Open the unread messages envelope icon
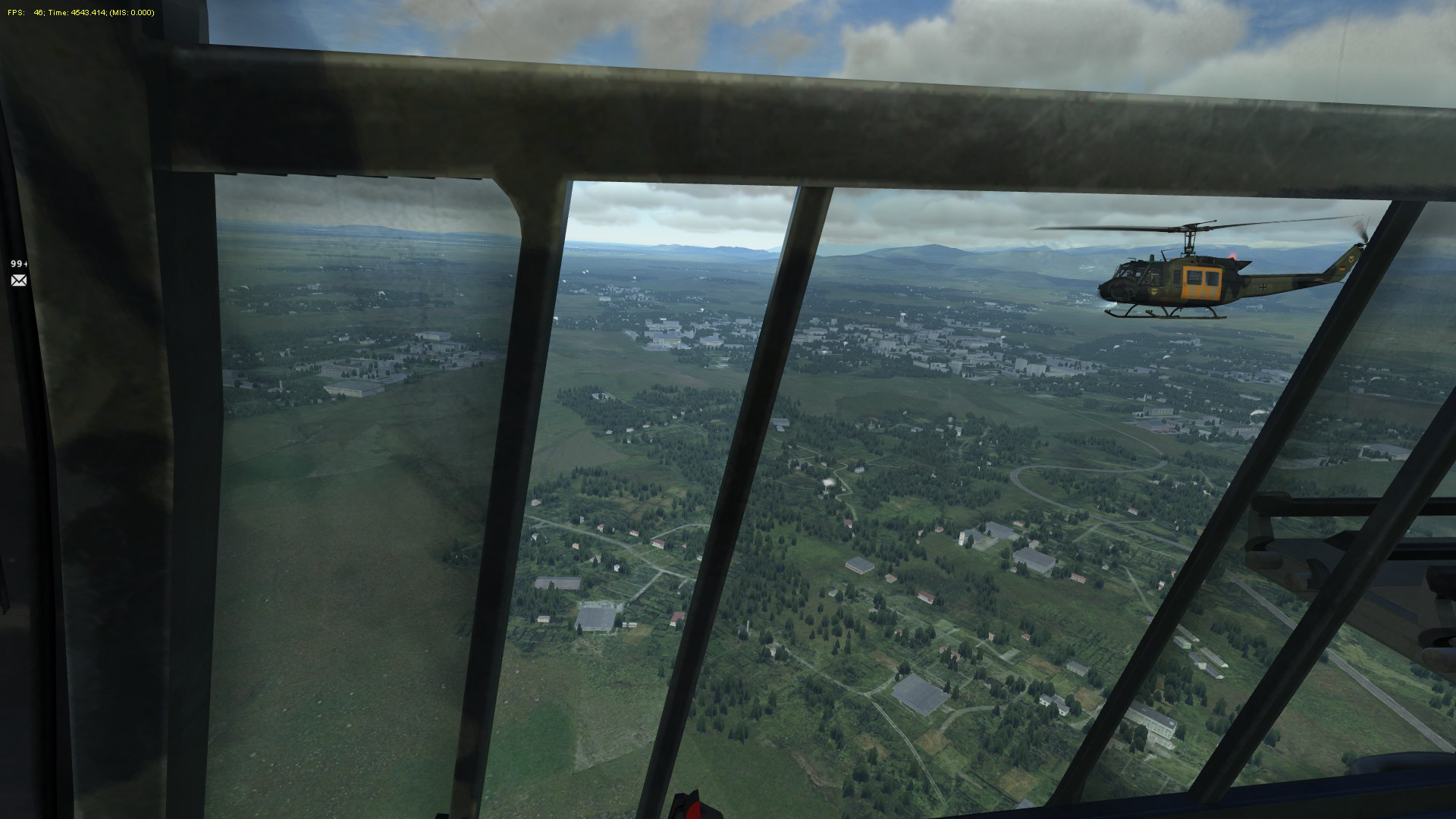Image resolution: width=1456 pixels, height=819 pixels. (x=19, y=281)
